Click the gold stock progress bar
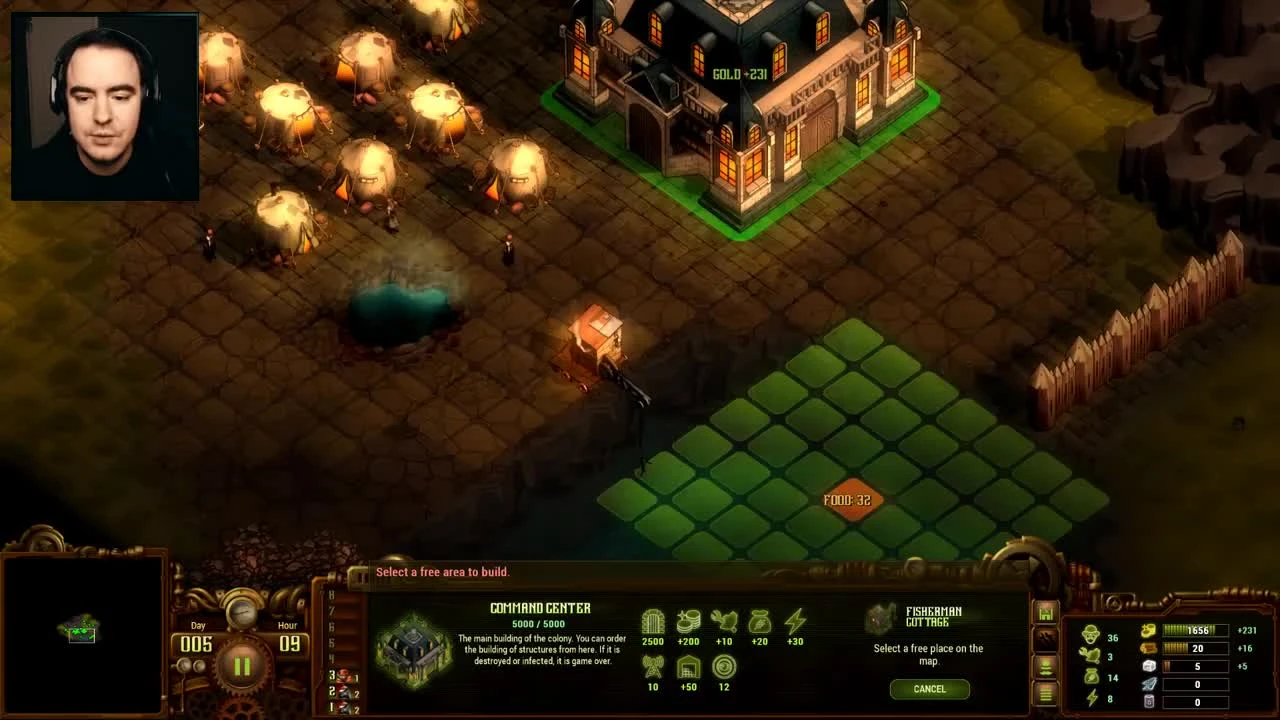The image size is (1280, 720). (x=1195, y=631)
